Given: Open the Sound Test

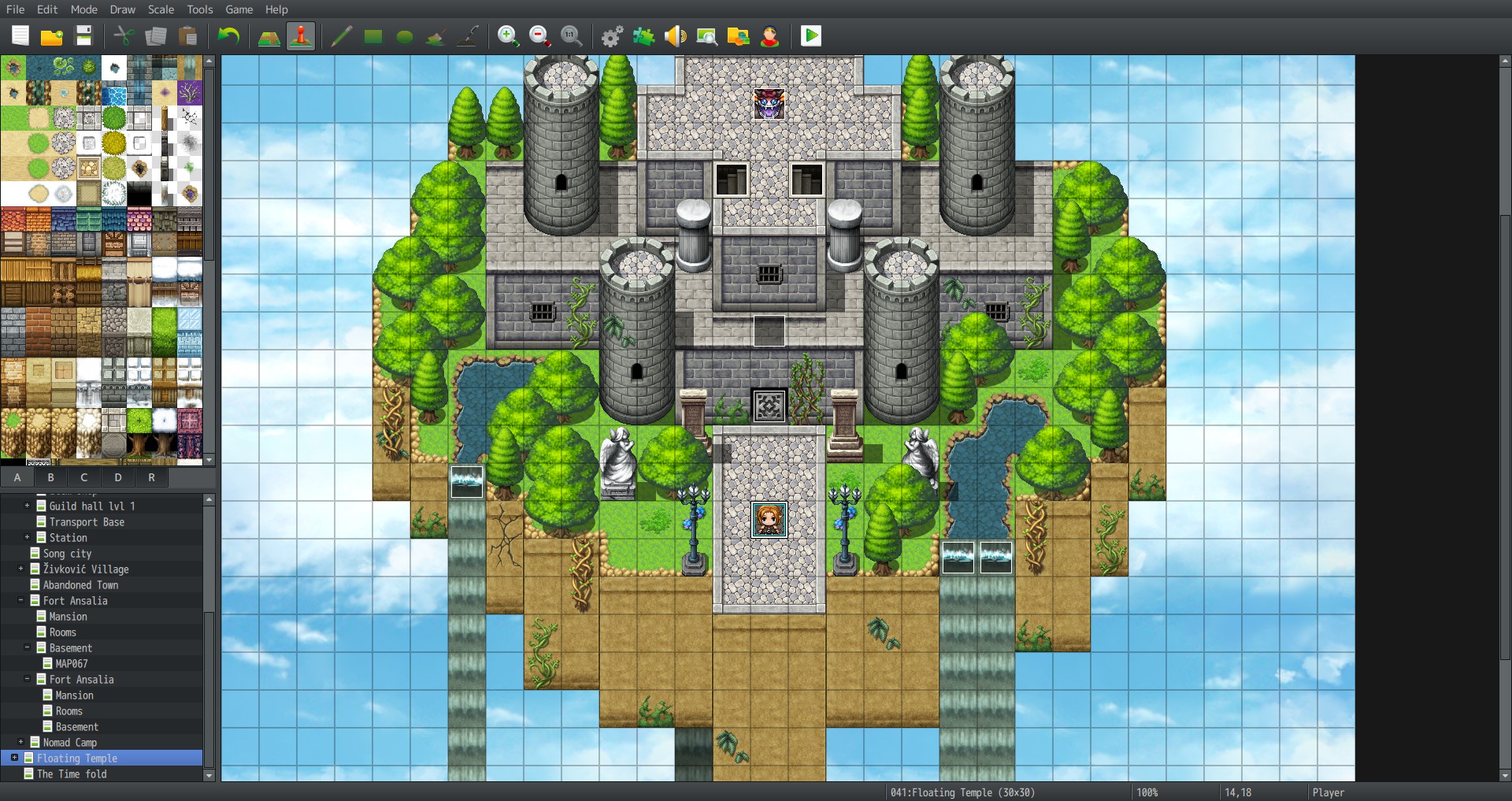Looking at the screenshot, I should click(x=676, y=35).
